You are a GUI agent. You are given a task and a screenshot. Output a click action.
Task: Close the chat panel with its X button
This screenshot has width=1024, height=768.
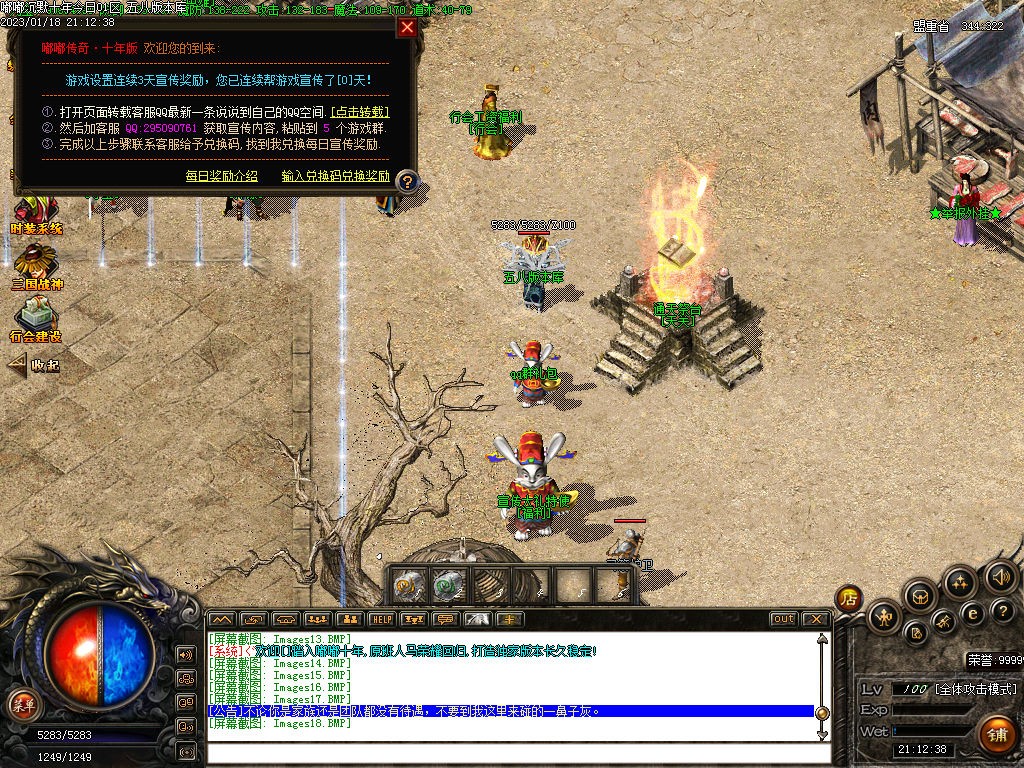tap(815, 619)
